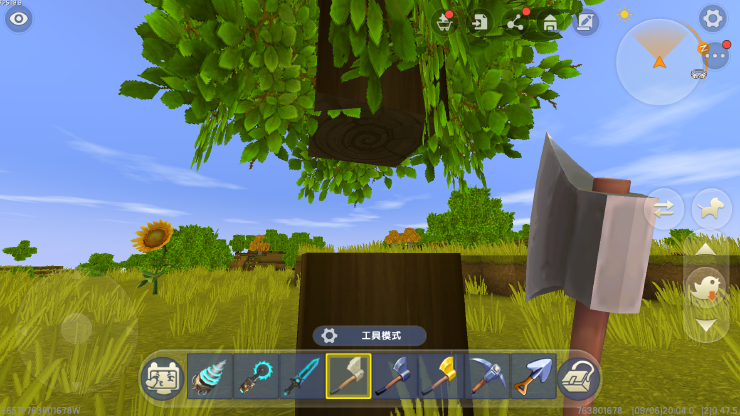
Task: Select the blue crystal sword slot
Action: tap(302, 377)
